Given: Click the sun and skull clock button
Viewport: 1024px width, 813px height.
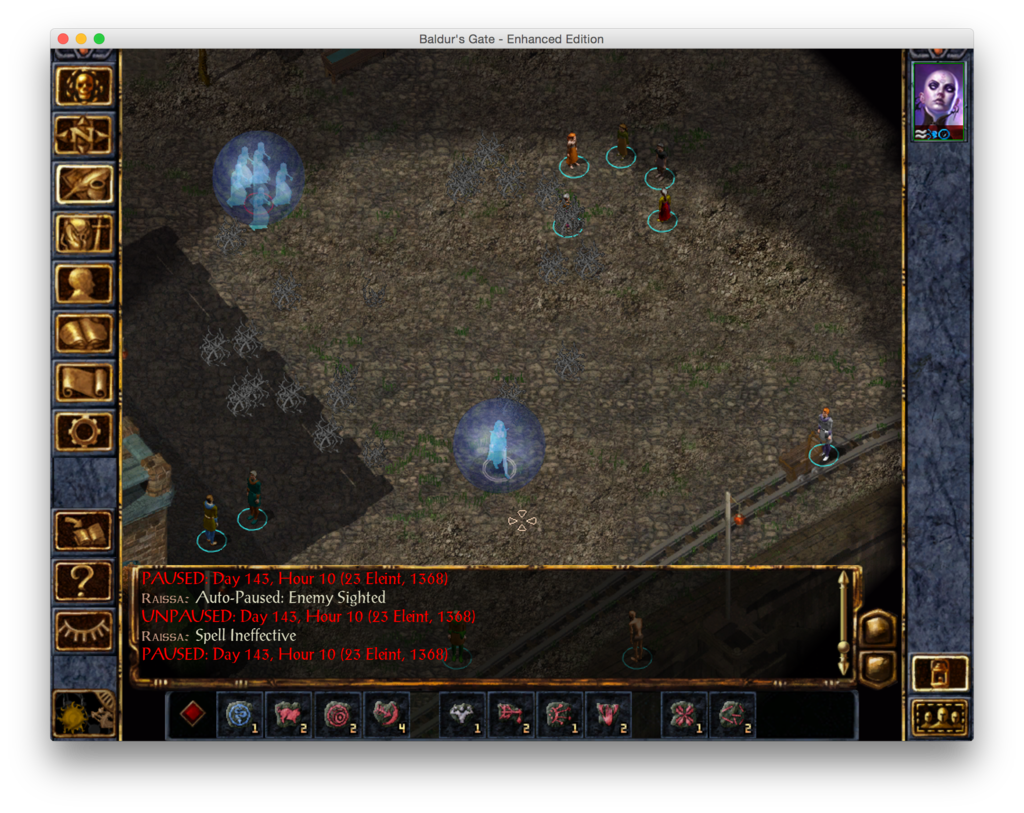Looking at the screenshot, I should point(84,712).
